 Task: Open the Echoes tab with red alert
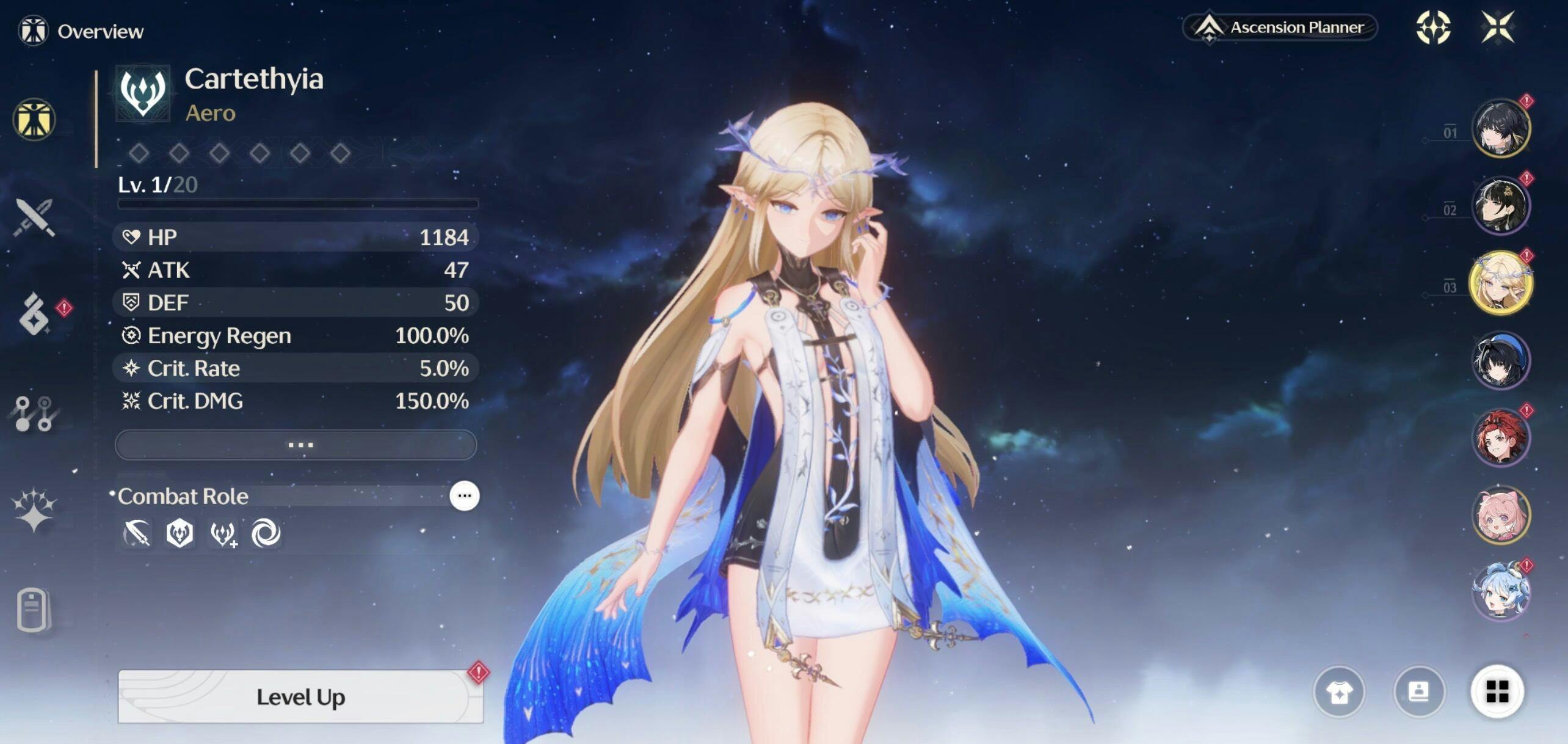(x=35, y=314)
